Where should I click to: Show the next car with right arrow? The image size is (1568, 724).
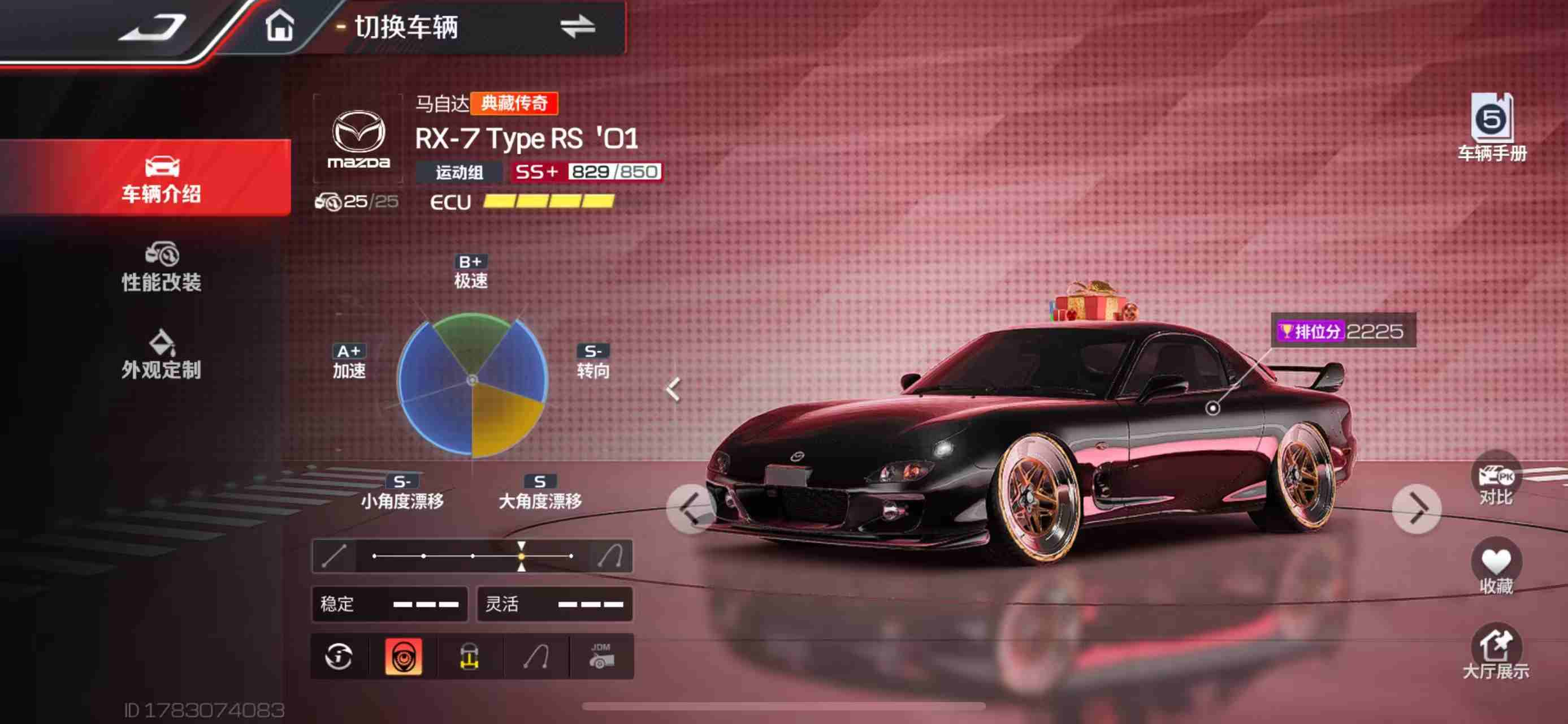(x=1417, y=508)
